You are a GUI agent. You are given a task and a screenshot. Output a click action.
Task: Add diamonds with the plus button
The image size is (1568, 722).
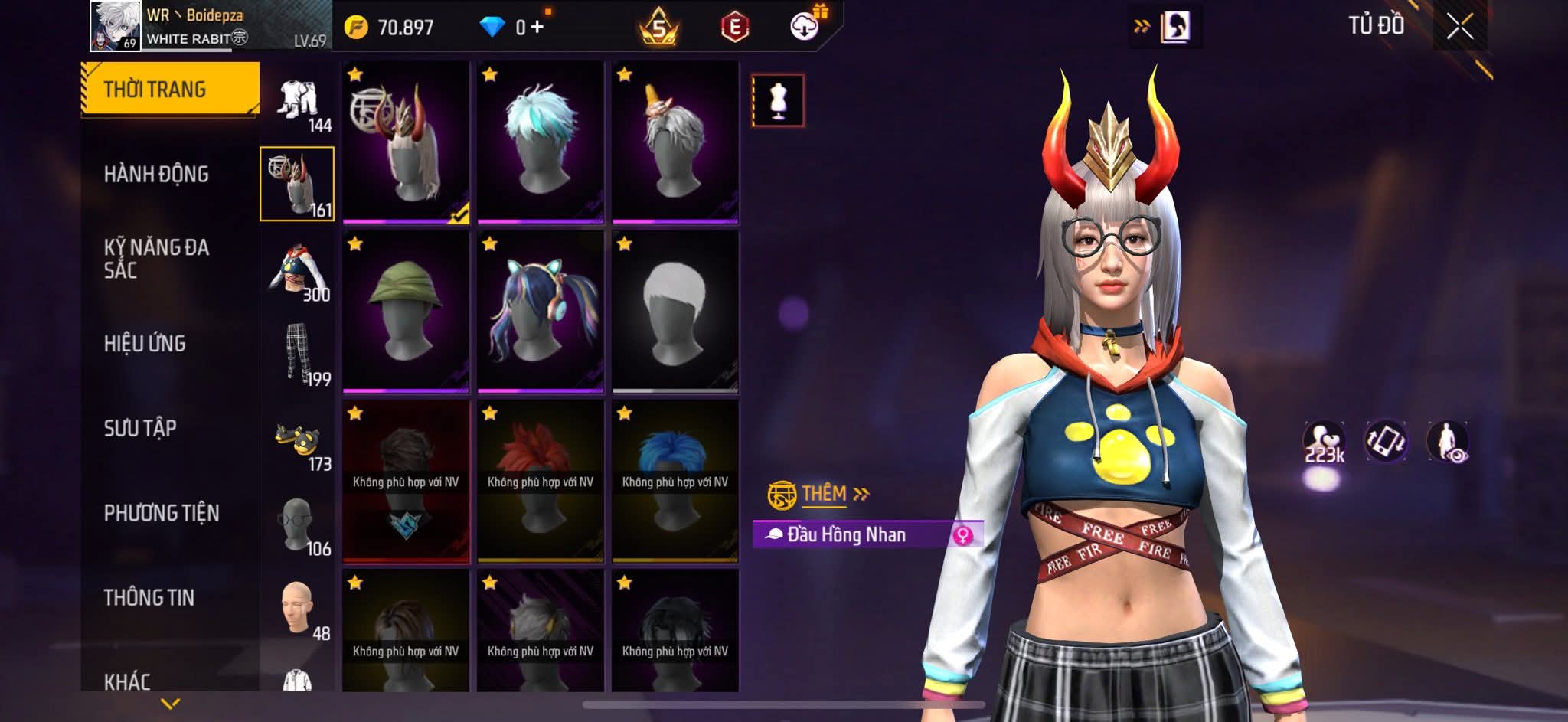click(x=537, y=28)
